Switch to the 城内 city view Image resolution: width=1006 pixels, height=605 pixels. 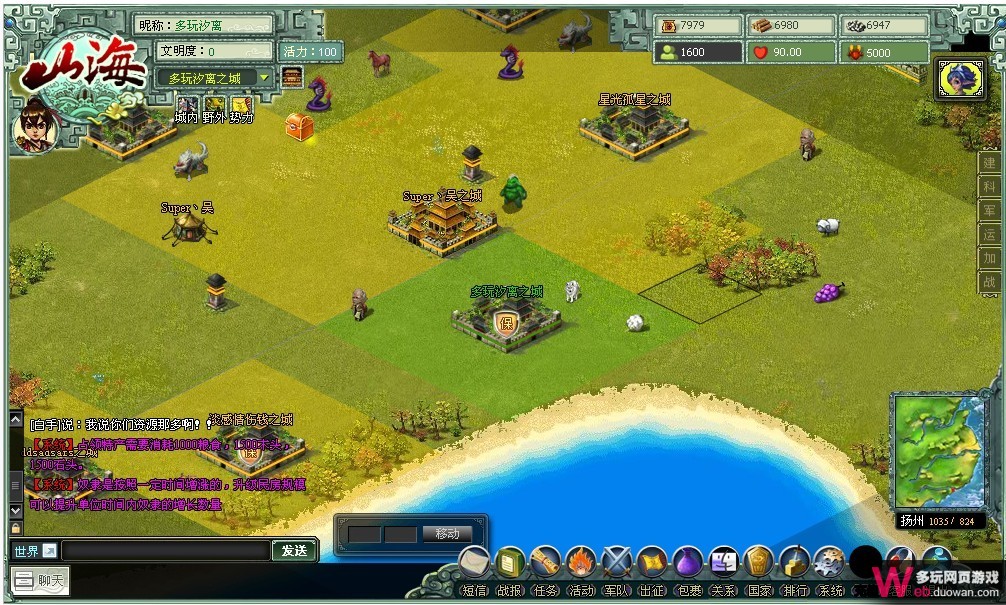(186, 110)
